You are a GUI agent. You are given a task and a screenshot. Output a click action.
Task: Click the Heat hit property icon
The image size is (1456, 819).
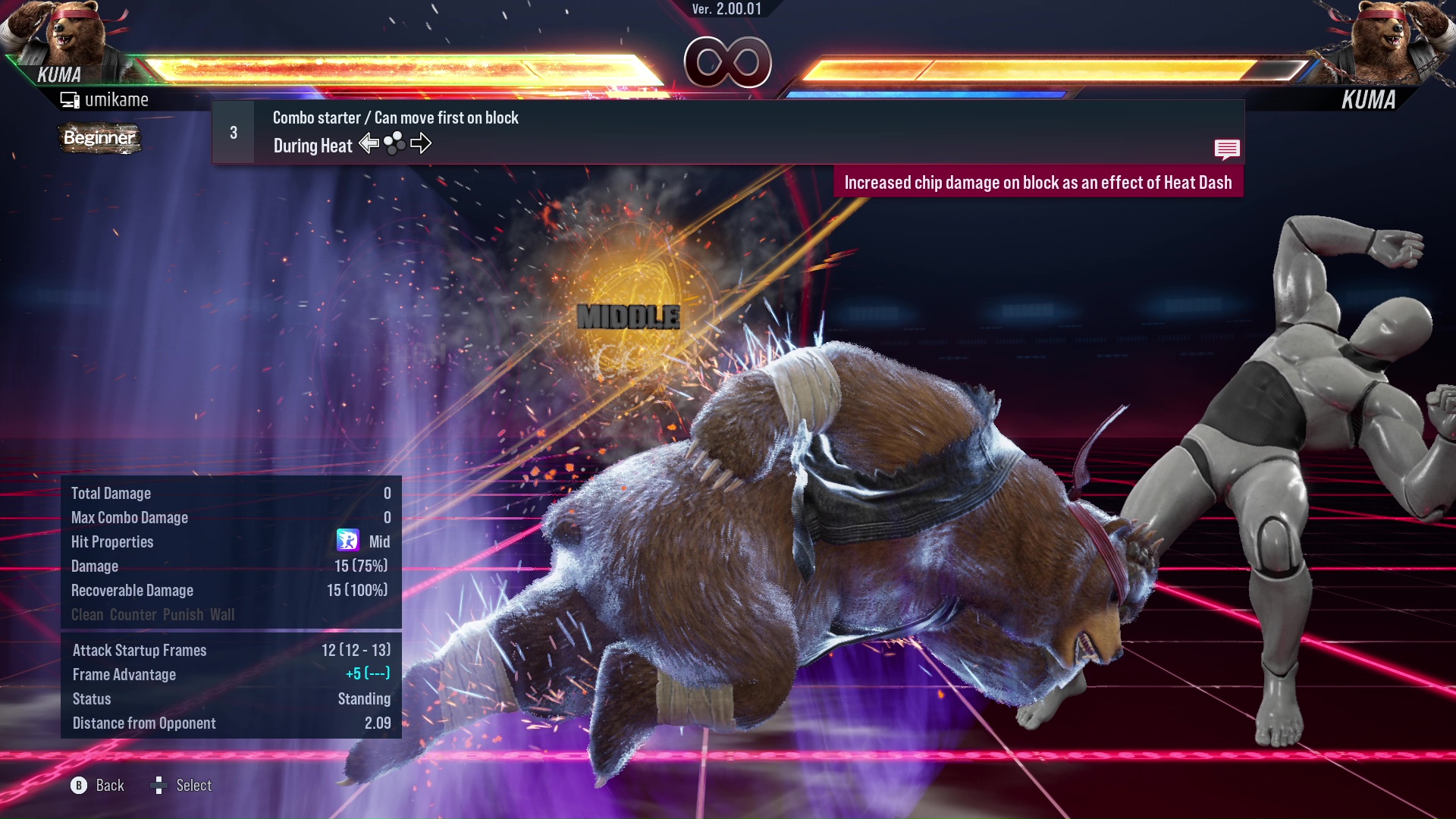(347, 541)
